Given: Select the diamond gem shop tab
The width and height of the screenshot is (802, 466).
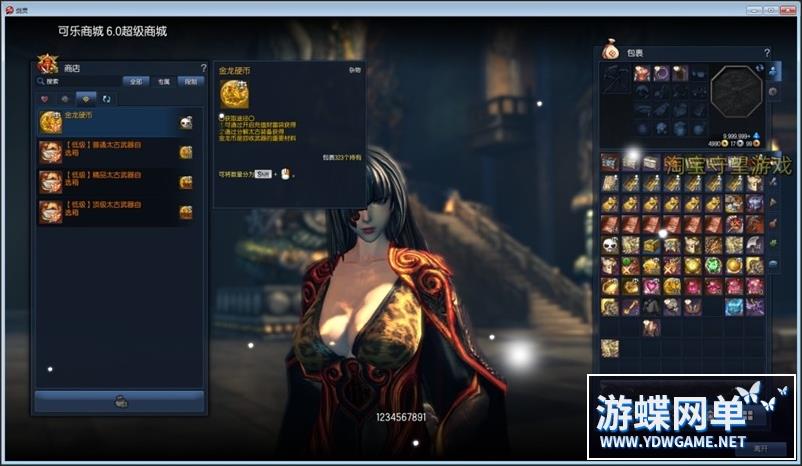Looking at the screenshot, I should click(86, 99).
